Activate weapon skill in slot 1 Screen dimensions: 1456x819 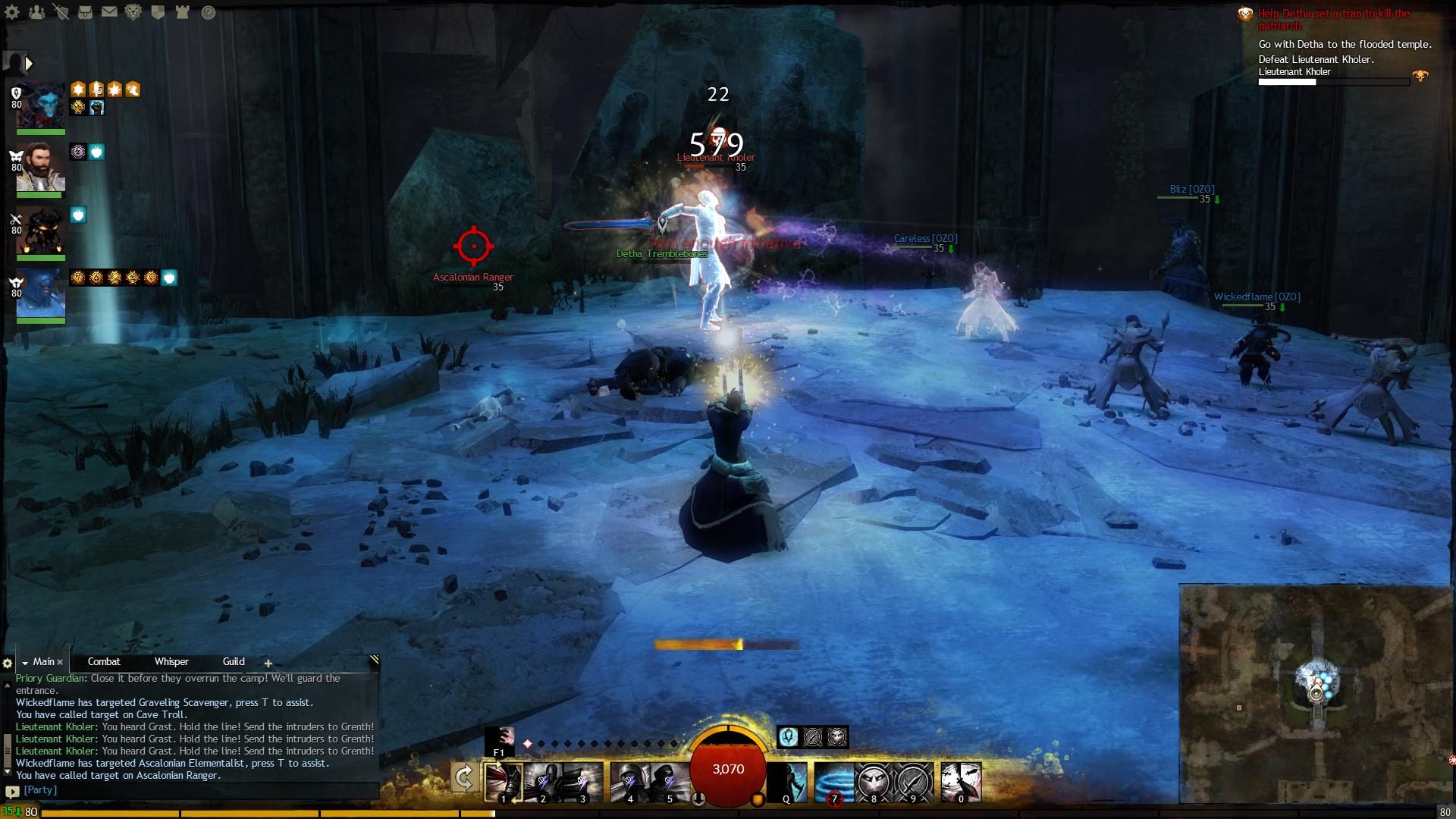tap(504, 782)
